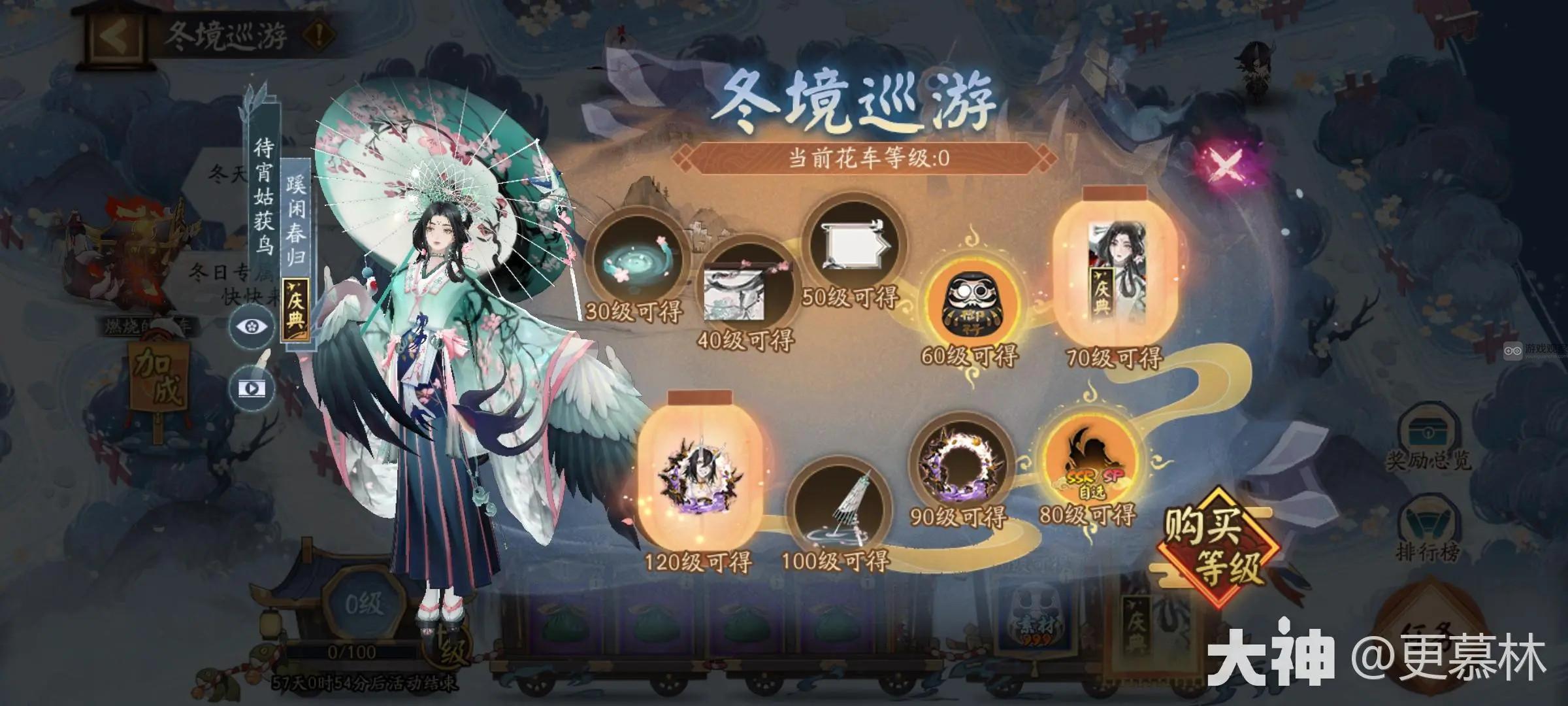Viewport: 1568px width, 706px height.
Task: Click the exclamation badge beside 冬境巡游 title
Action: (315, 34)
